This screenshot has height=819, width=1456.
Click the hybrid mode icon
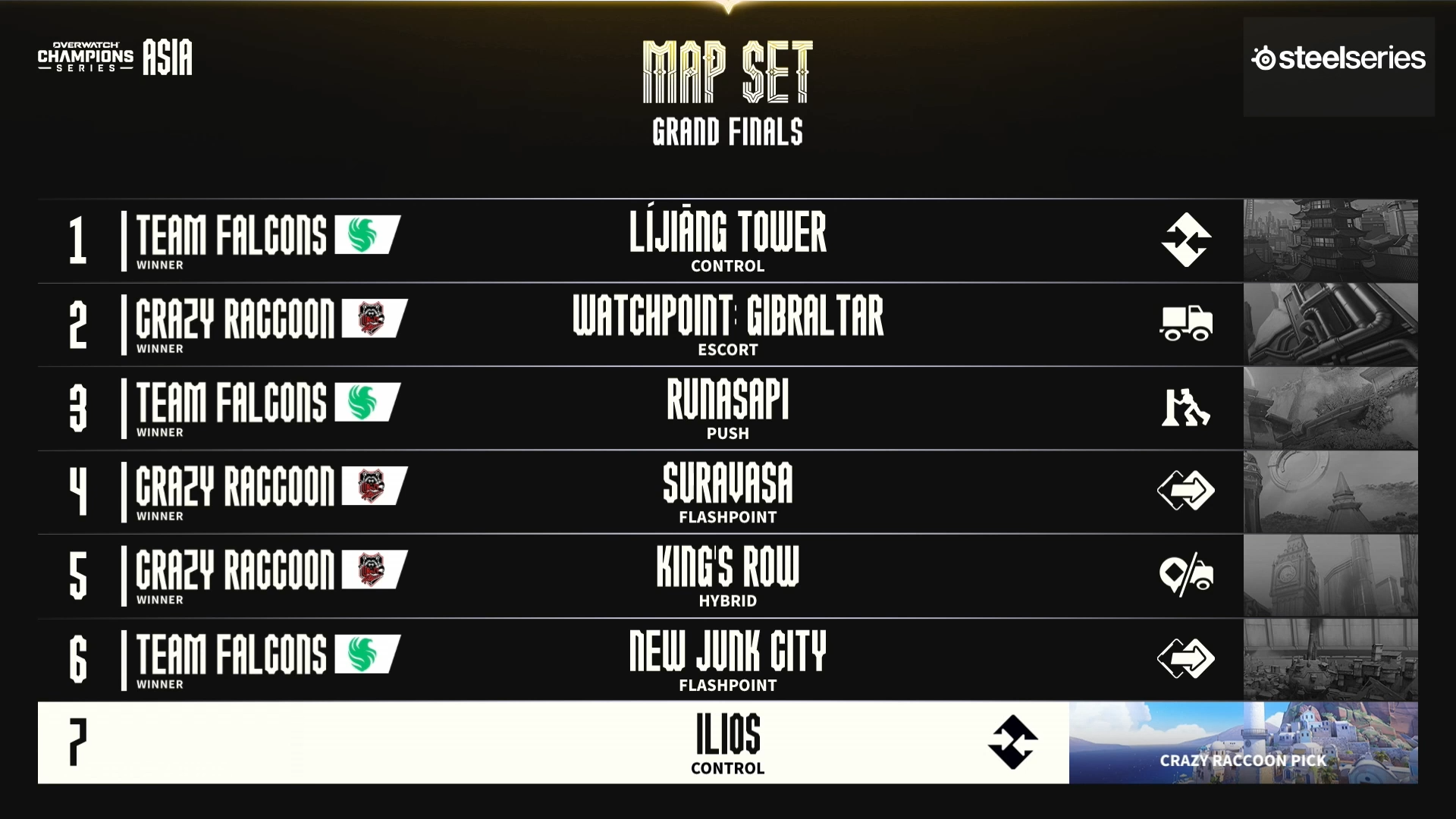(1186, 576)
